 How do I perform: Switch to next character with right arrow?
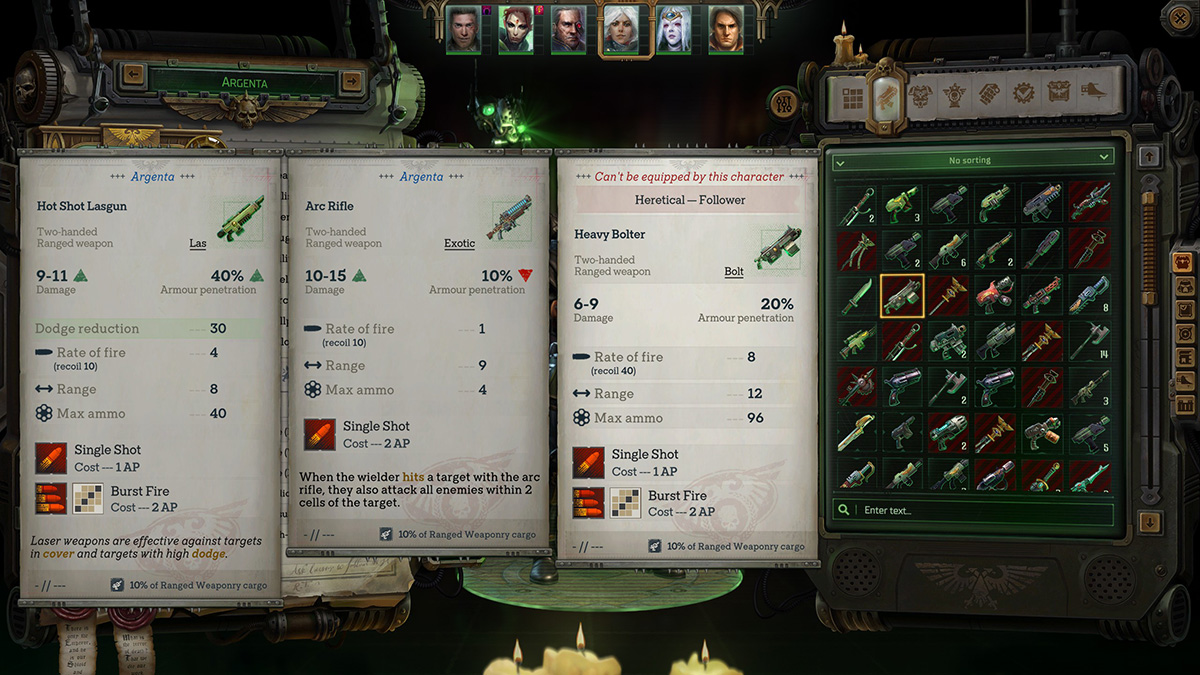pyautogui.click(x=350, y=80)
